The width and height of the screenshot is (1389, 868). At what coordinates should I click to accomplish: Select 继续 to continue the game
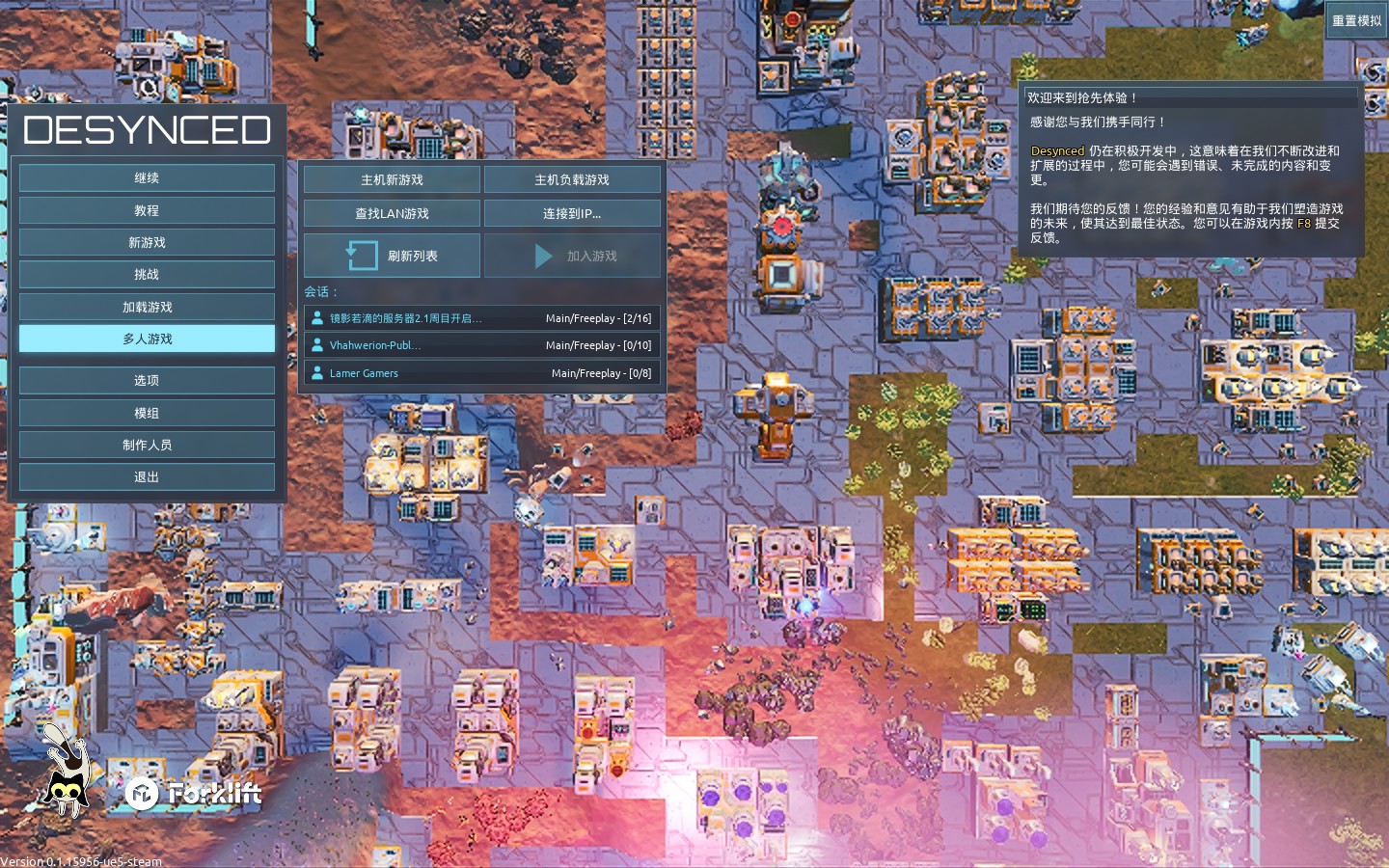147,177
